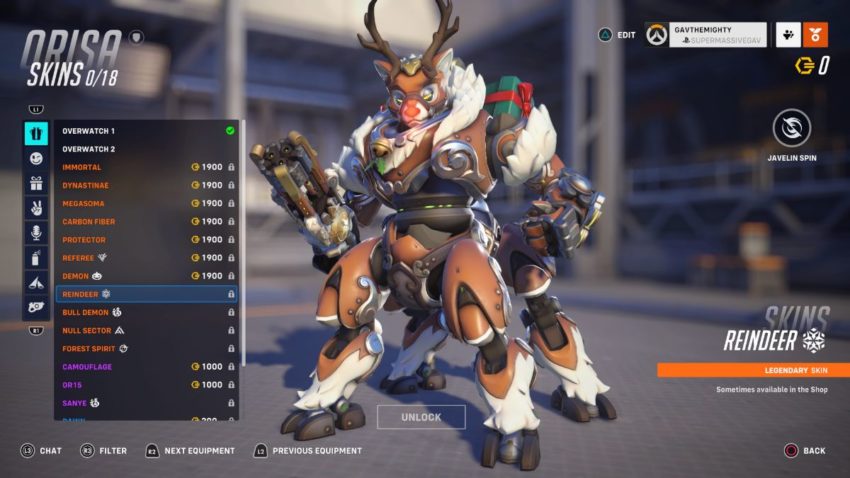850x478 pixels.
Task: Open the emotes category with smiley icon
Action: [x=36, y=158]
